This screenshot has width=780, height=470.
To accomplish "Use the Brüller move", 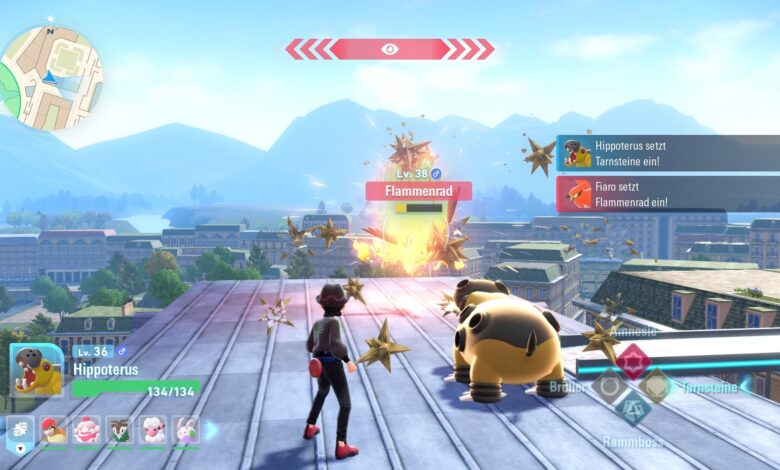I will [607, 386].
